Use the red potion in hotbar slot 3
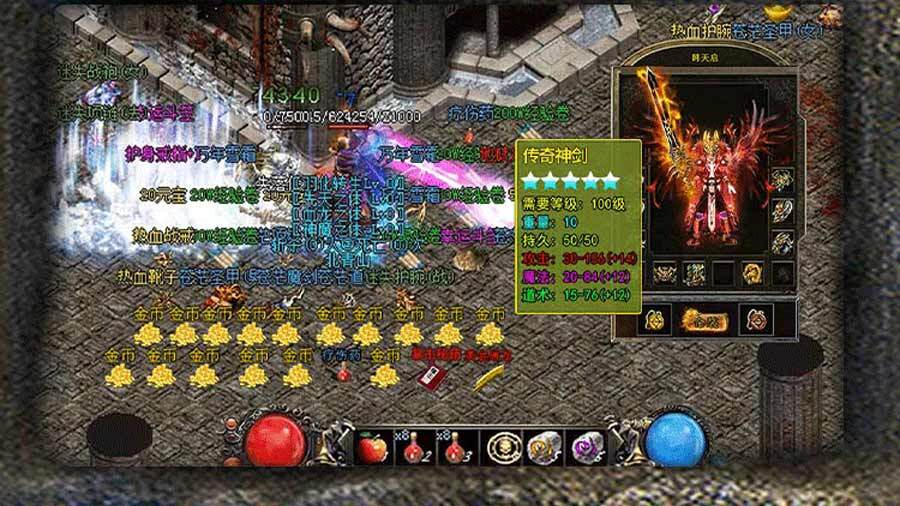The height and width of the screenshot is (506, 900). 453,448
